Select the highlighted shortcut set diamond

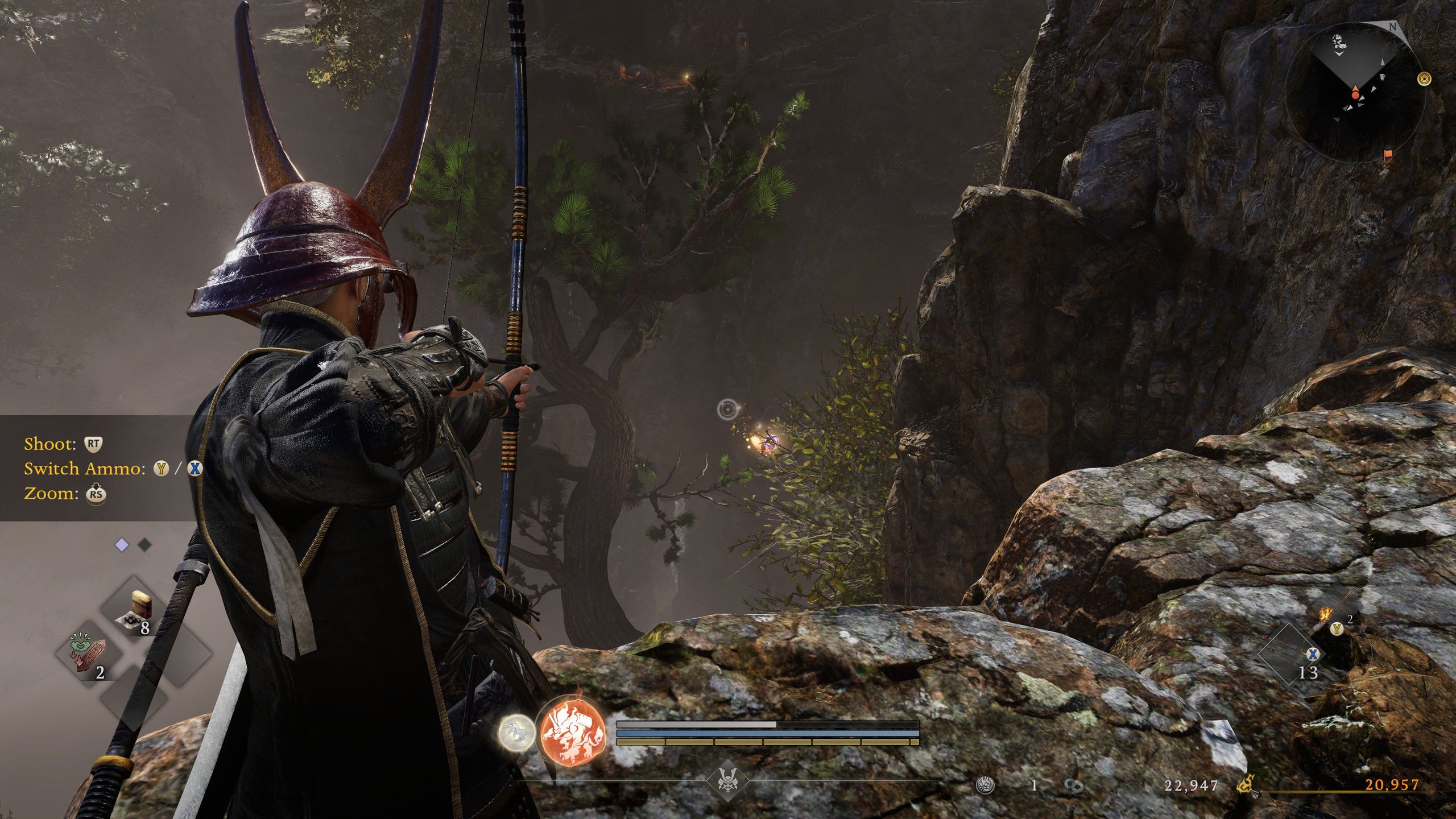122,545
